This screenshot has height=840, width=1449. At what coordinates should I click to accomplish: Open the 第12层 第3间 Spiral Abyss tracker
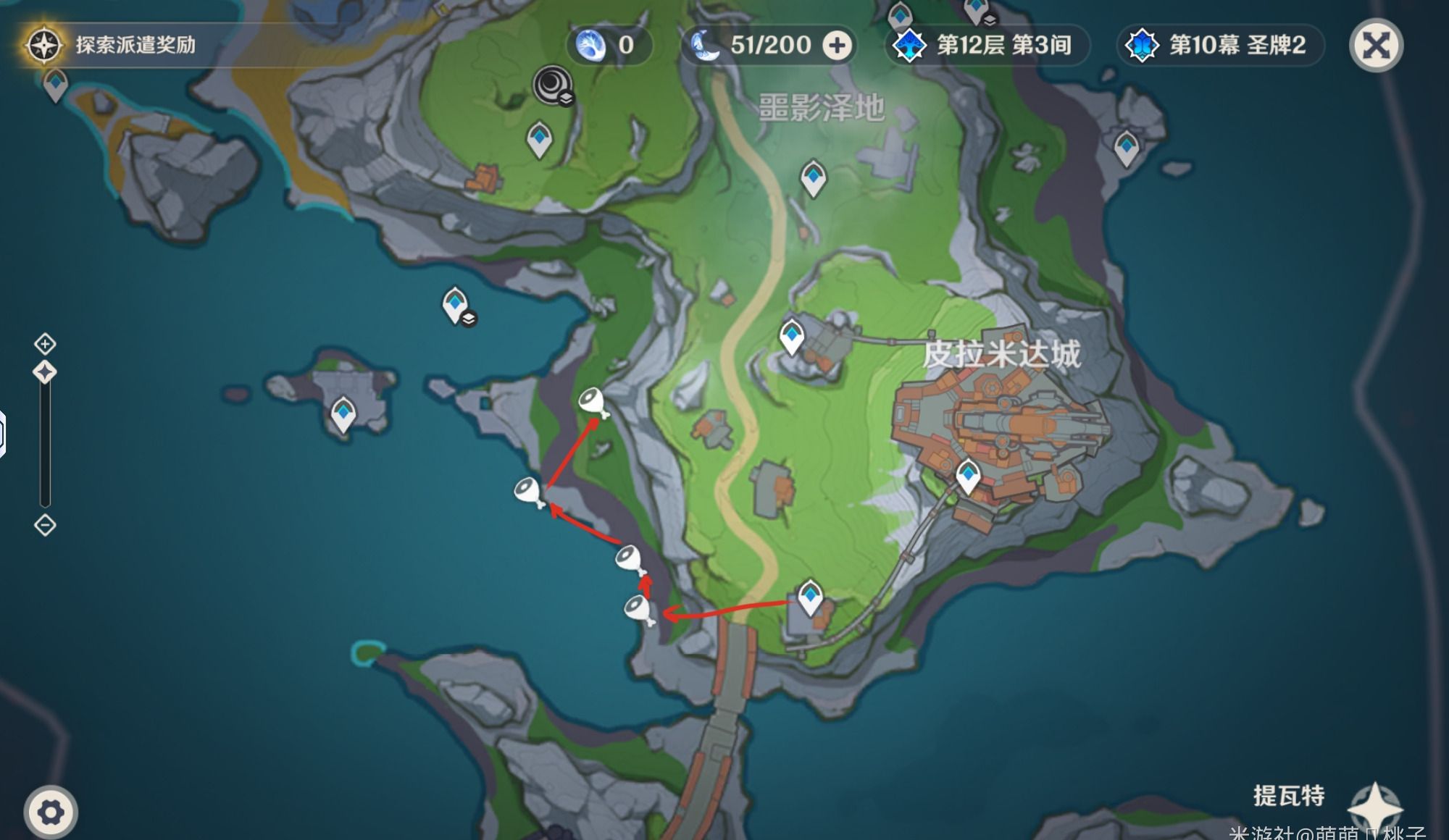click(x=988, y=46)
